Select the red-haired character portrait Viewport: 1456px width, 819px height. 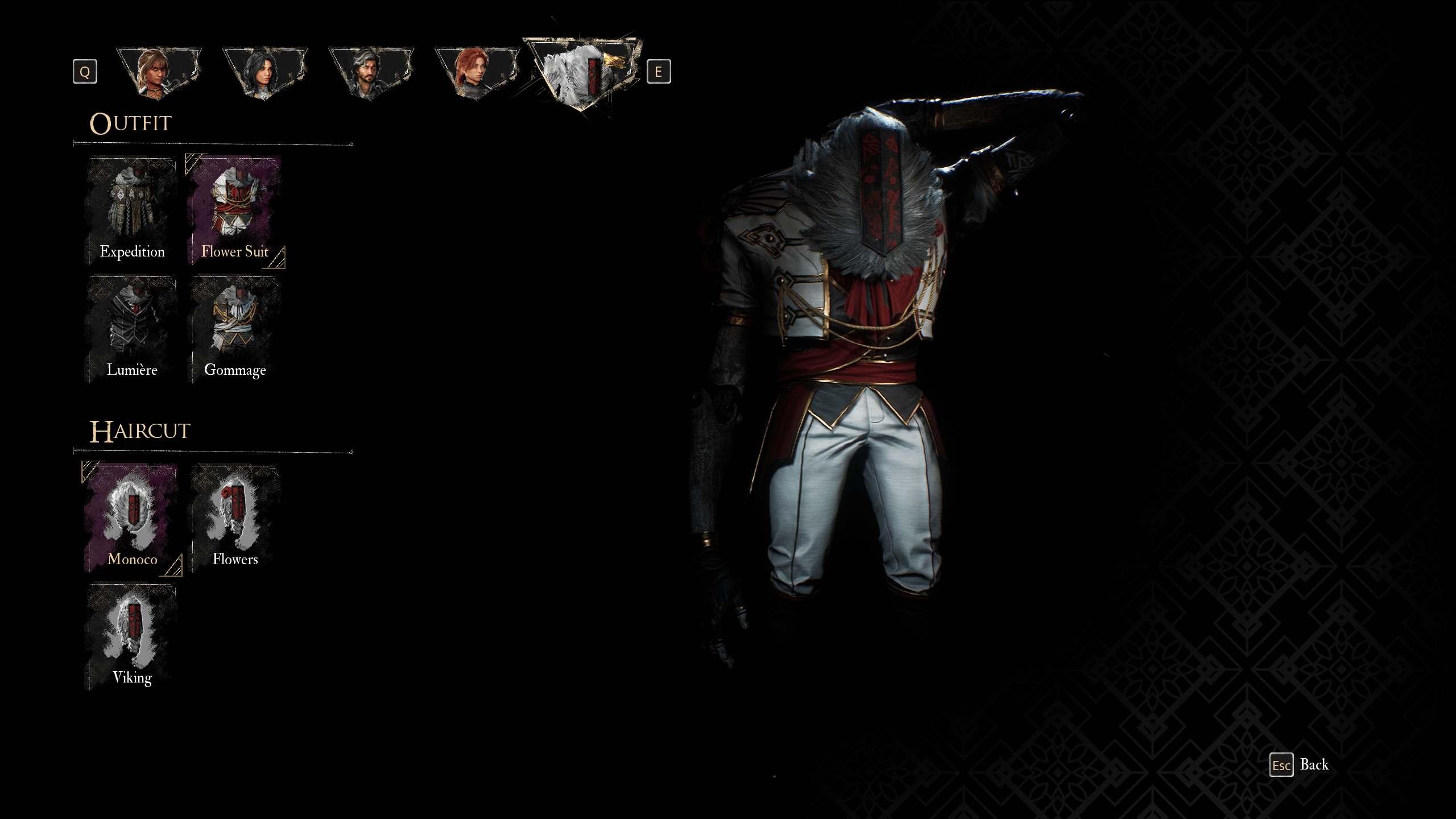(x=477, y=72)
